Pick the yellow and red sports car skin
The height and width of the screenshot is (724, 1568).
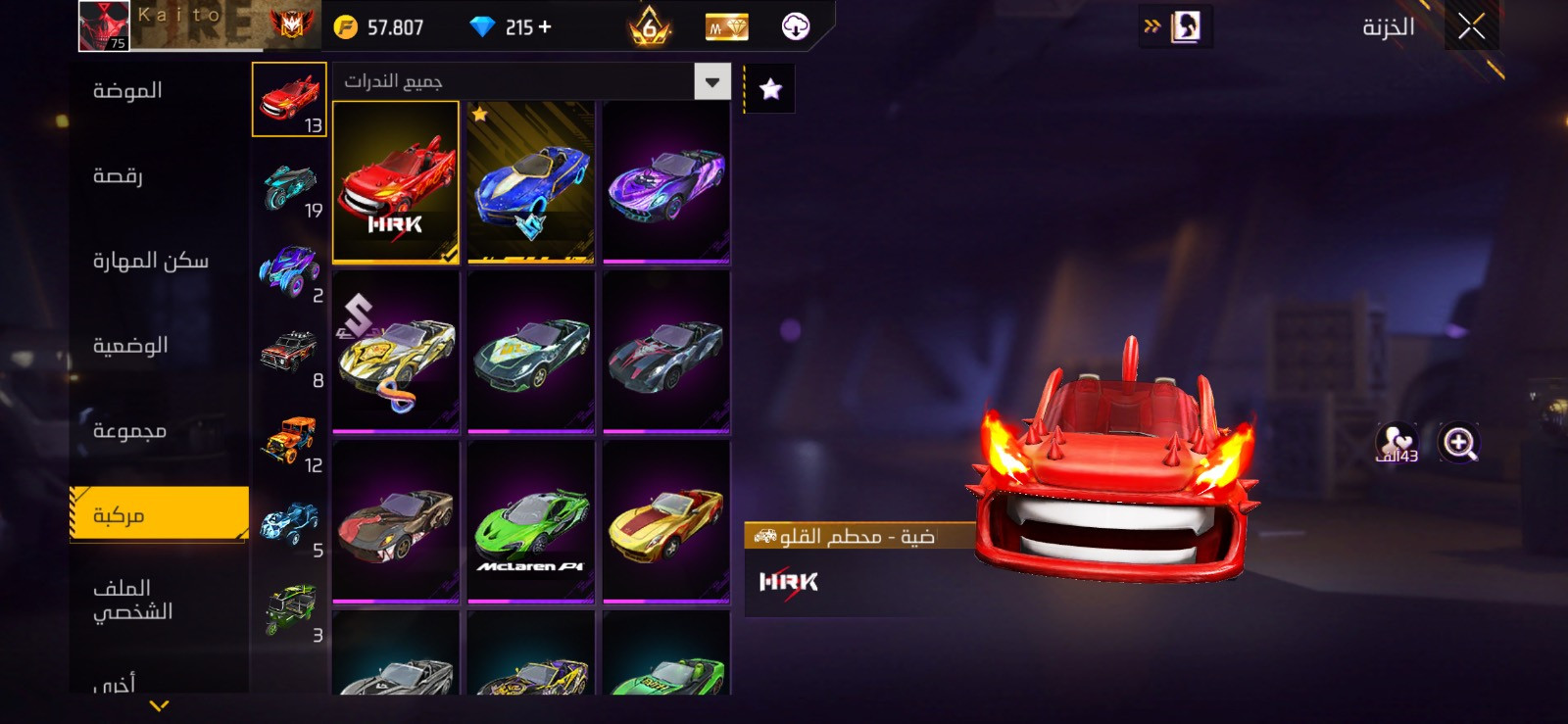coord(666,521)
